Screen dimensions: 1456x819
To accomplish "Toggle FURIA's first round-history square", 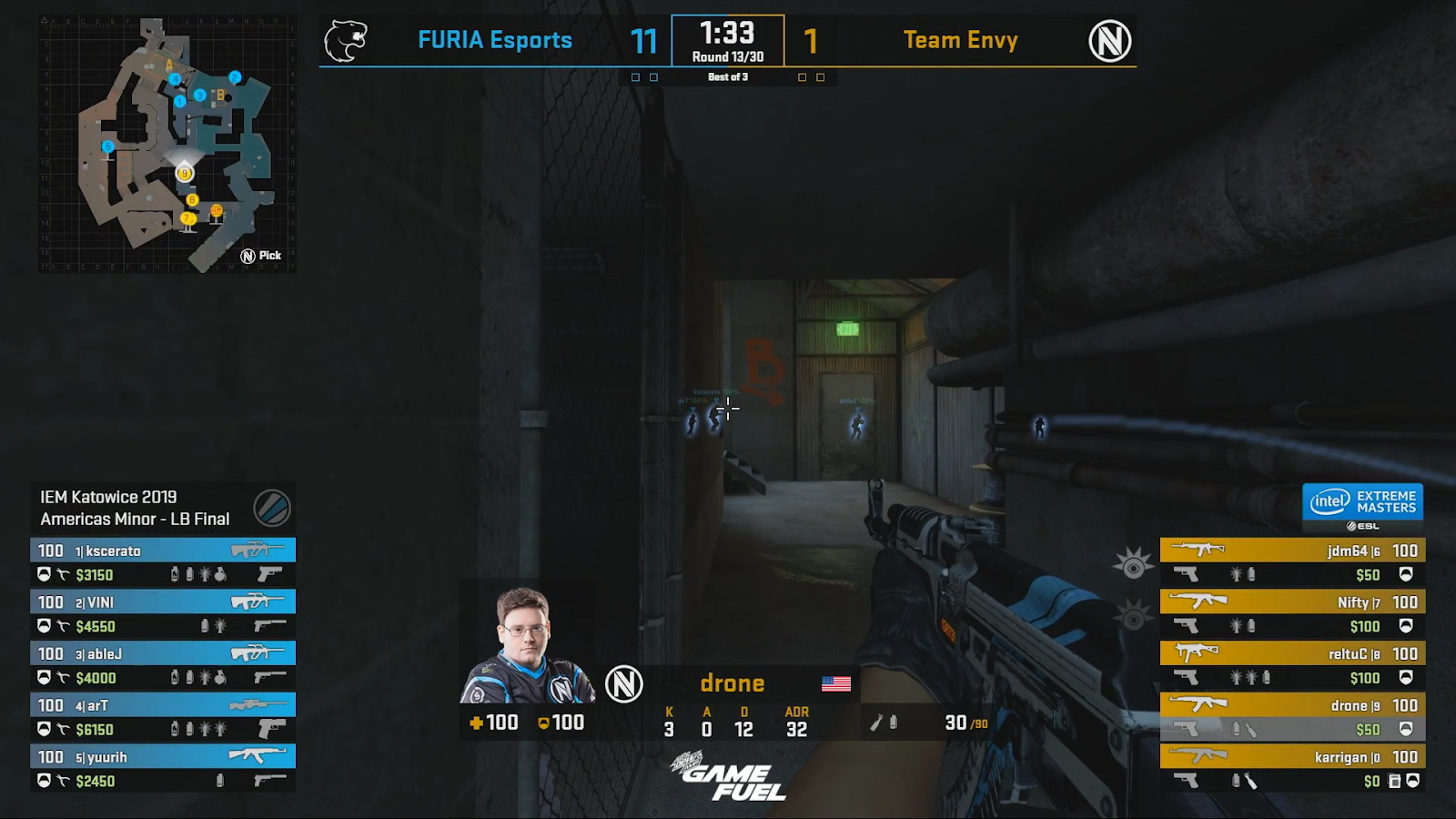I will click(633, 78).
